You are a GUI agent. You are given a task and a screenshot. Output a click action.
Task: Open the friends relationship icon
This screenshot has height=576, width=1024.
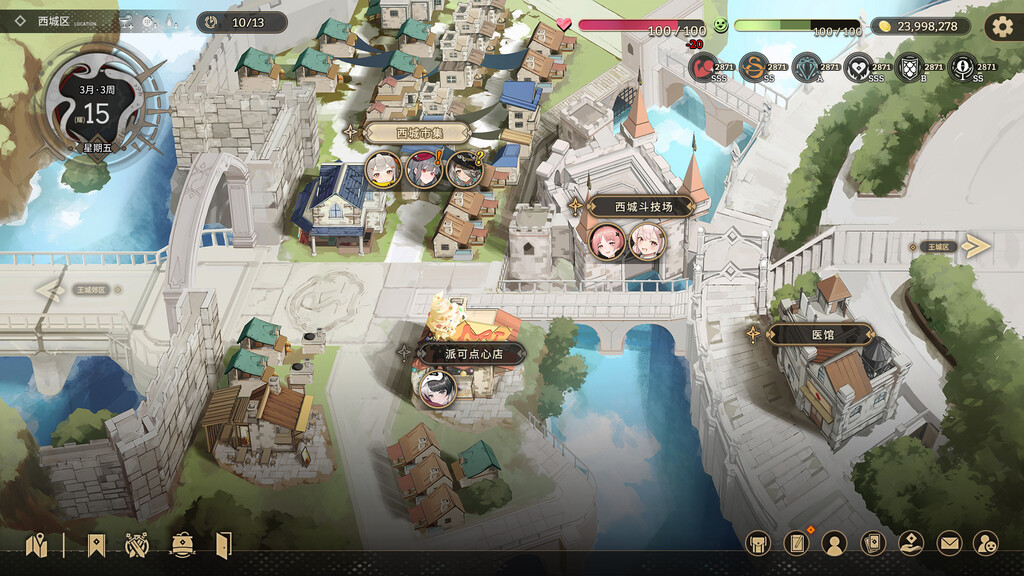pos(985,543)
